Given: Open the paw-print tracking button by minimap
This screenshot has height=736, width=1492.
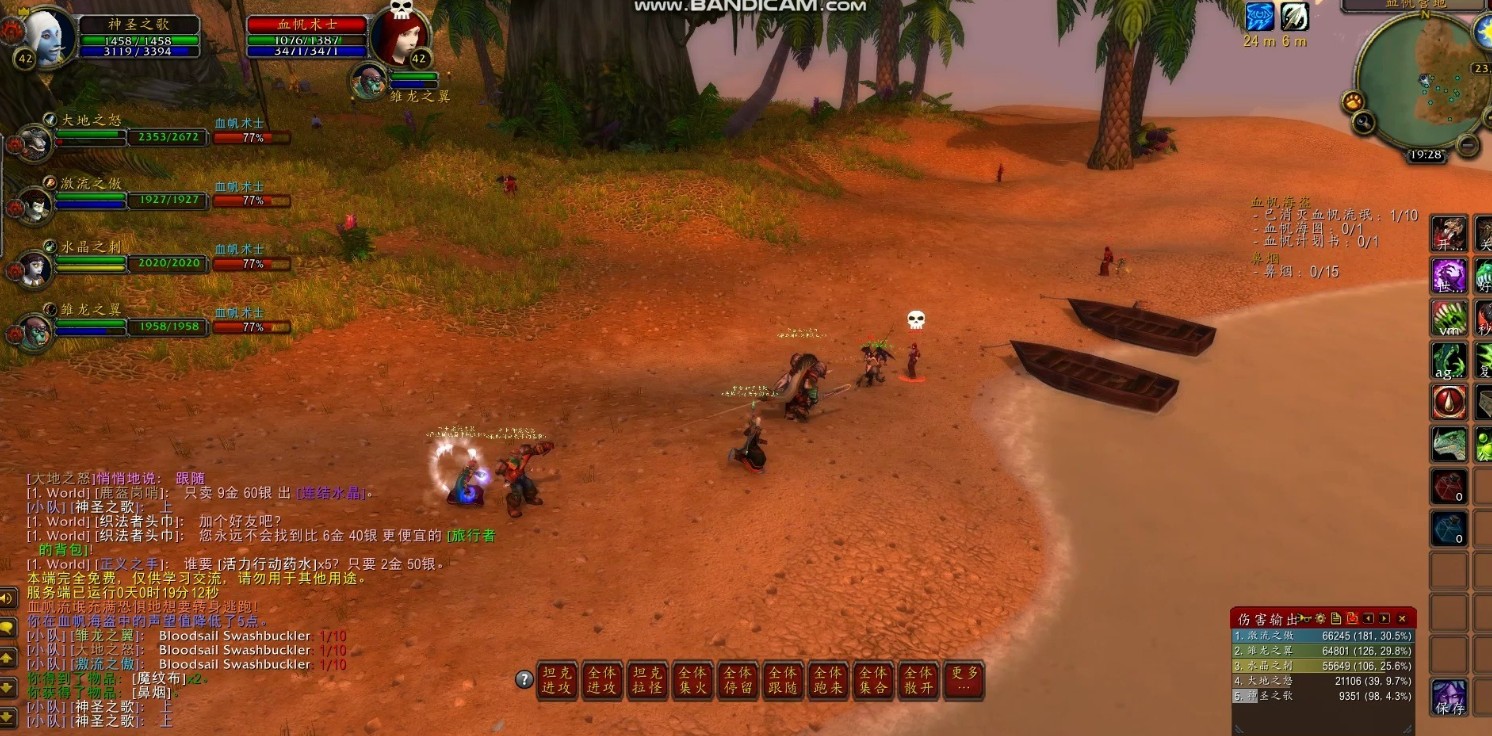Looking at the screenshot, I should [1353, 101].
